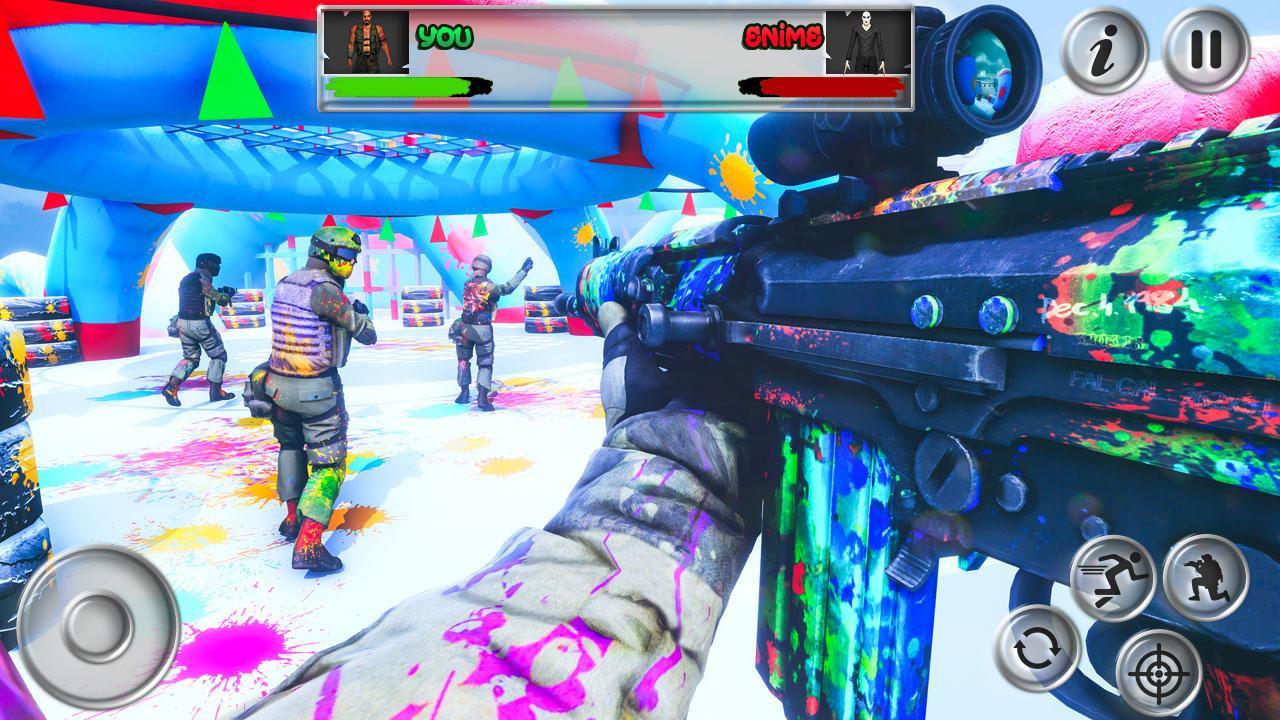1280x720 pixels.
Task: Tap the YOU player avatar portrait
Action: pyautogui.click(x=367, y=42)
